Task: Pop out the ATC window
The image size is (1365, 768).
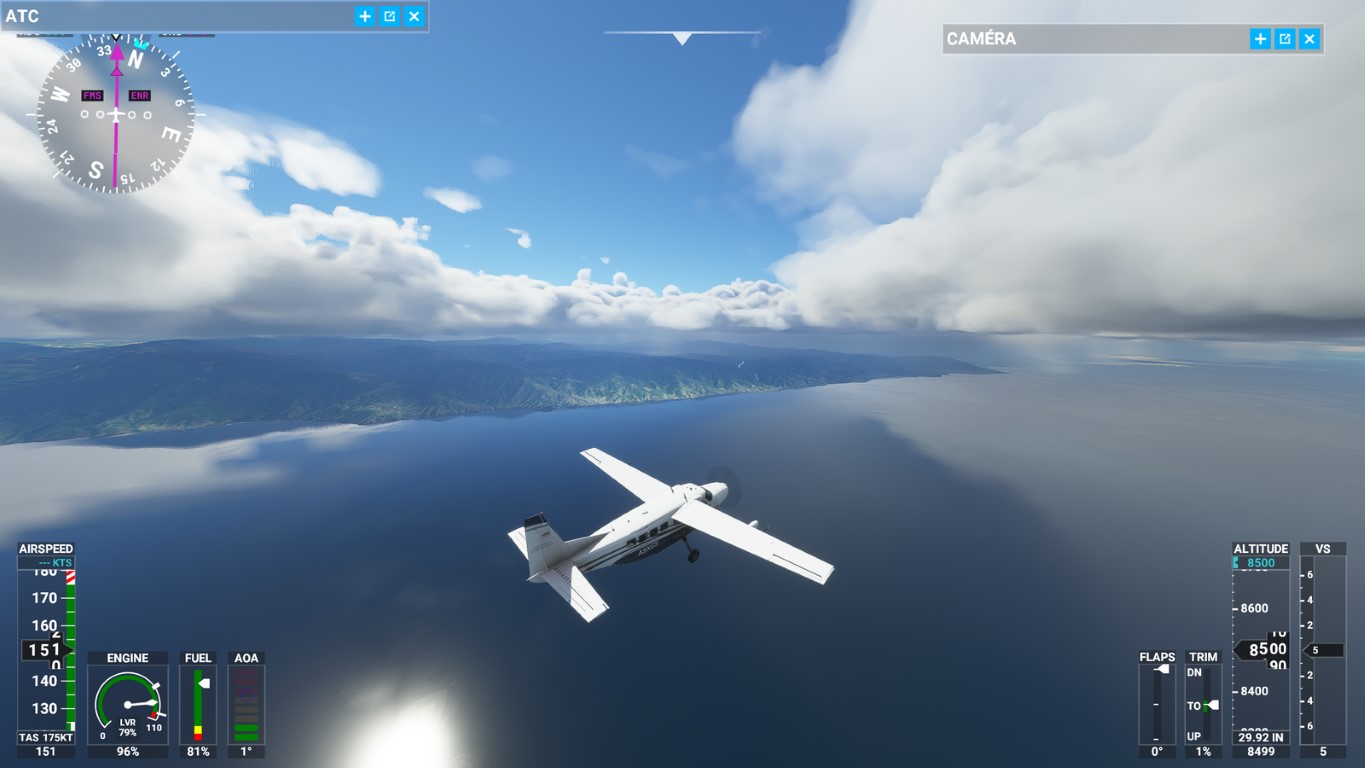Action: point(390,16)
